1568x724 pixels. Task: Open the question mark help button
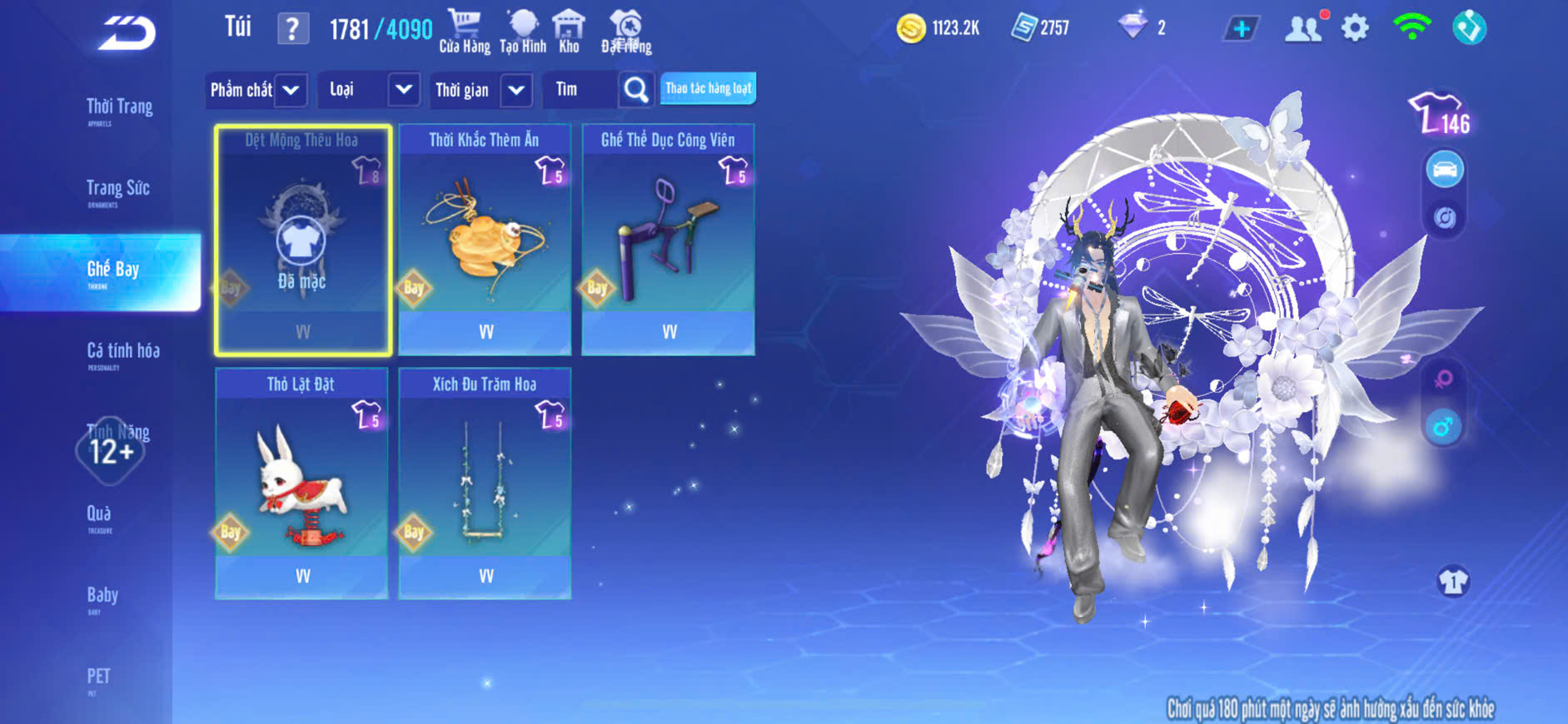point(291,29)
